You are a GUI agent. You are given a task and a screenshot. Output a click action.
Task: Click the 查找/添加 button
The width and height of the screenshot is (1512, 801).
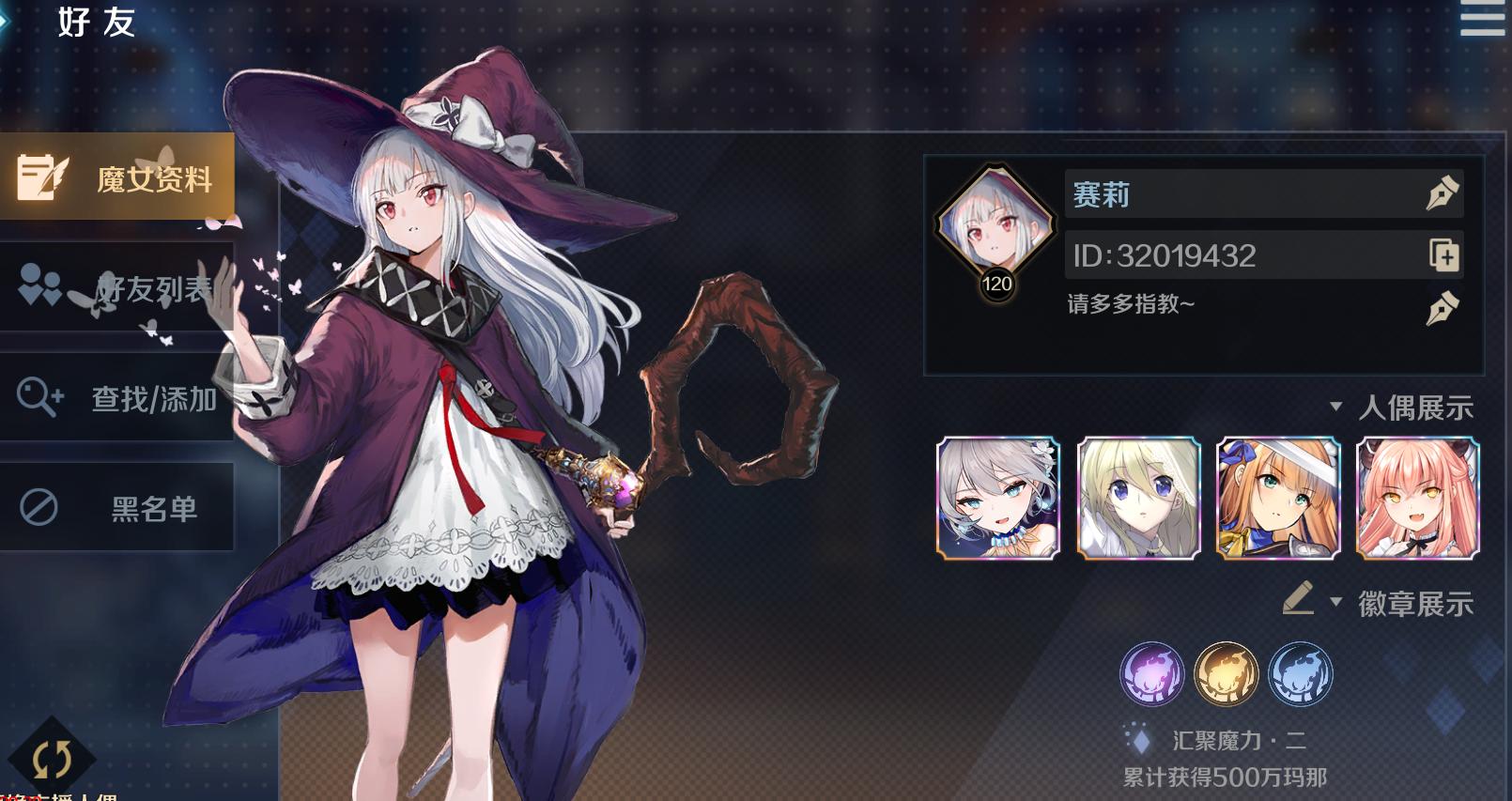pyautogui.click(x=117, y=397)
